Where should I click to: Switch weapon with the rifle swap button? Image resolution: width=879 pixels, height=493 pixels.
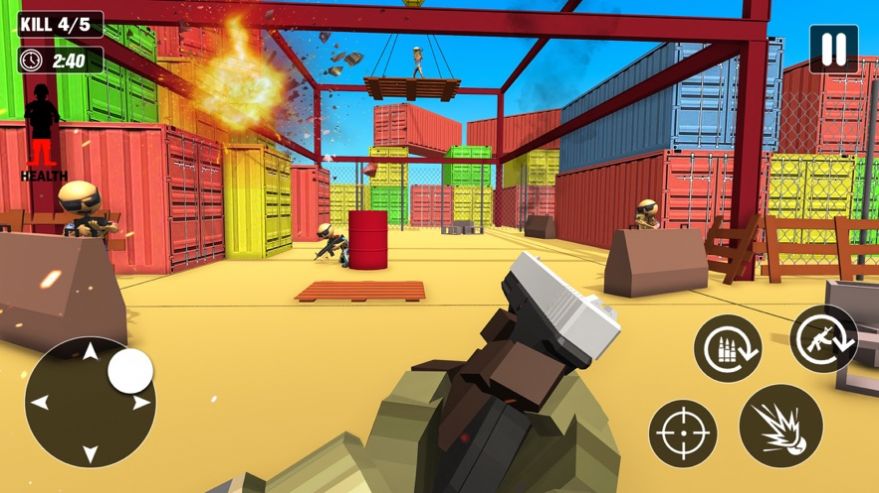pos(823,339)
